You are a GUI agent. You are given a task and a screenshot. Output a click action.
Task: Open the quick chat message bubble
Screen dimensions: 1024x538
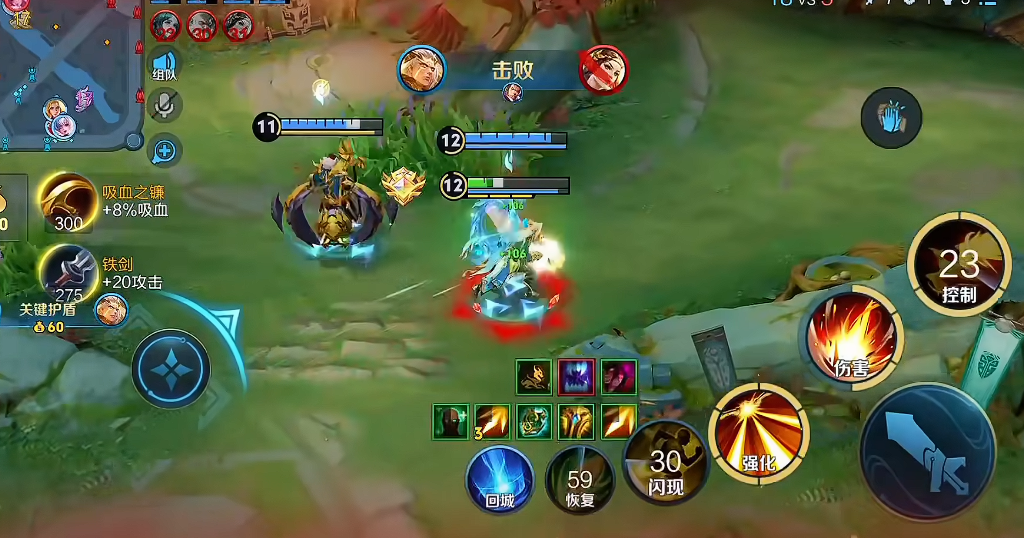pos(164,150)
